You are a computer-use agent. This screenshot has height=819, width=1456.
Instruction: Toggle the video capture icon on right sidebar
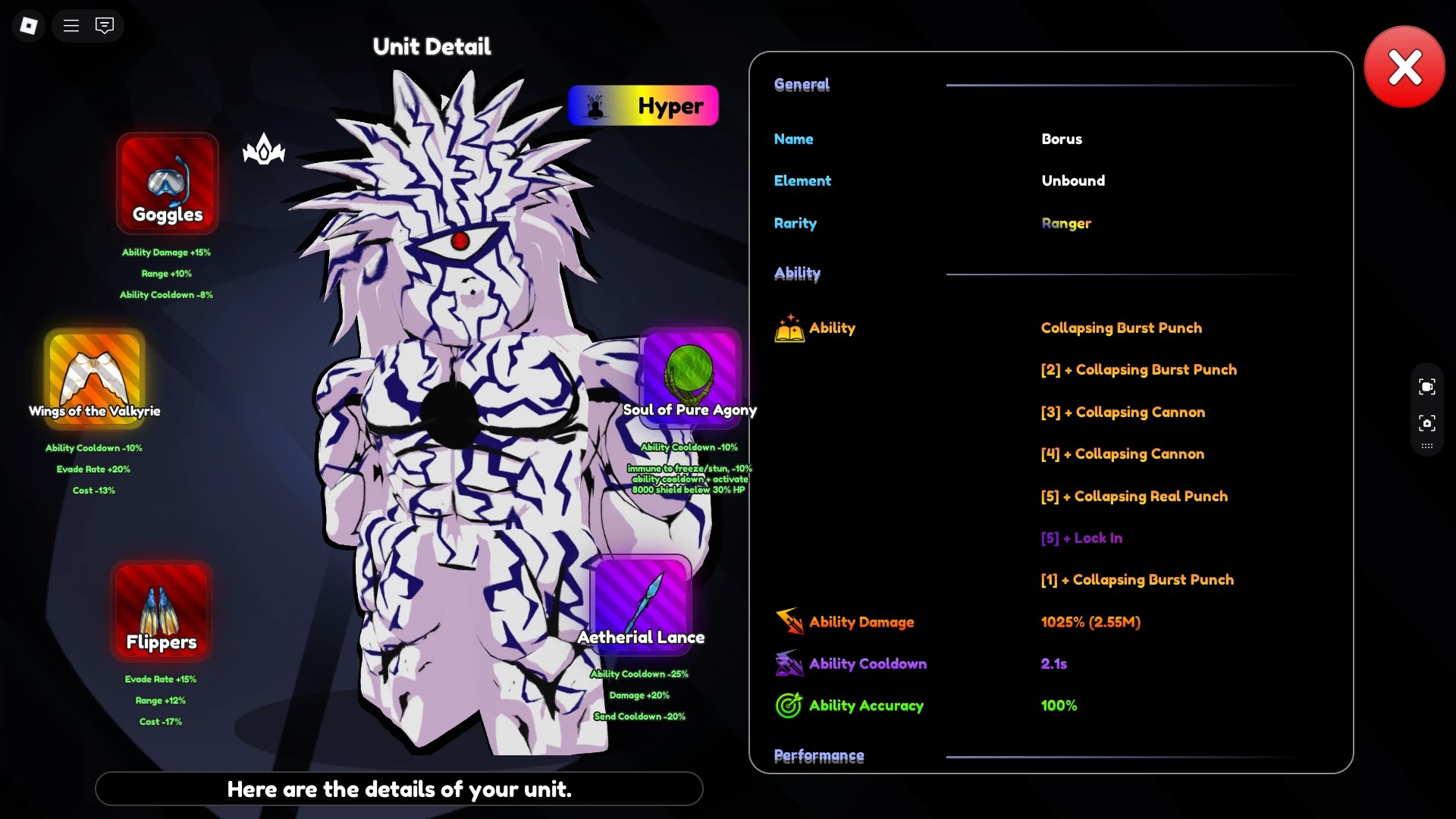[x=1426, y=386]
